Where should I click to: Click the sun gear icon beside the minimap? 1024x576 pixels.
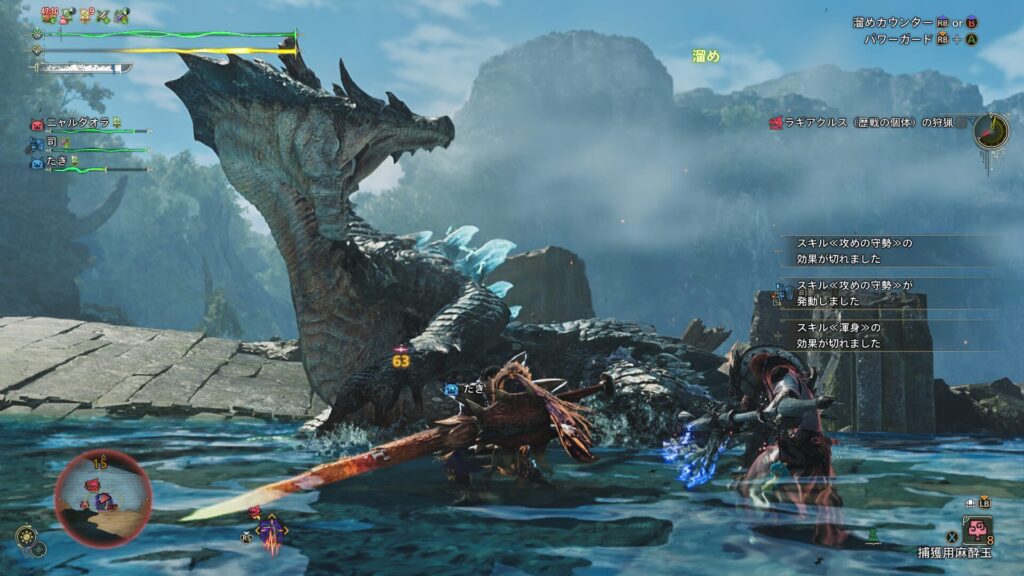25,537
